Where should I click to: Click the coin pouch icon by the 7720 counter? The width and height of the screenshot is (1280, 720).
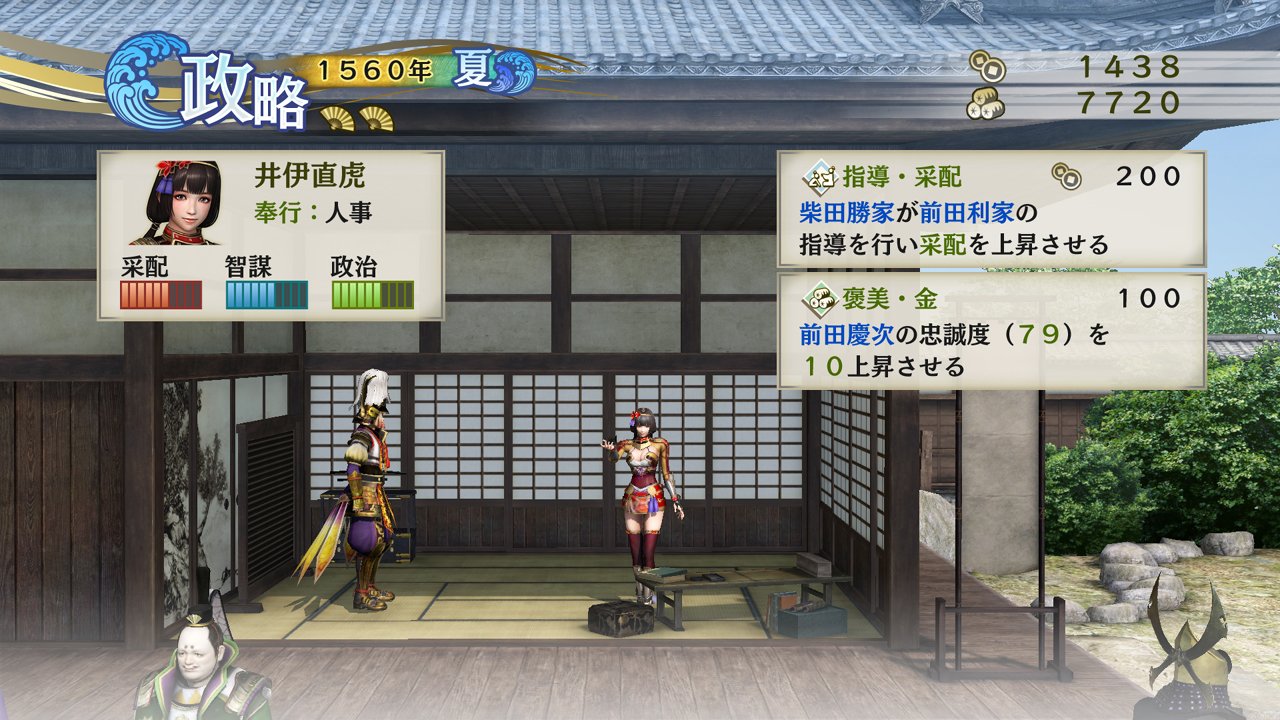(x=985, y=101)
